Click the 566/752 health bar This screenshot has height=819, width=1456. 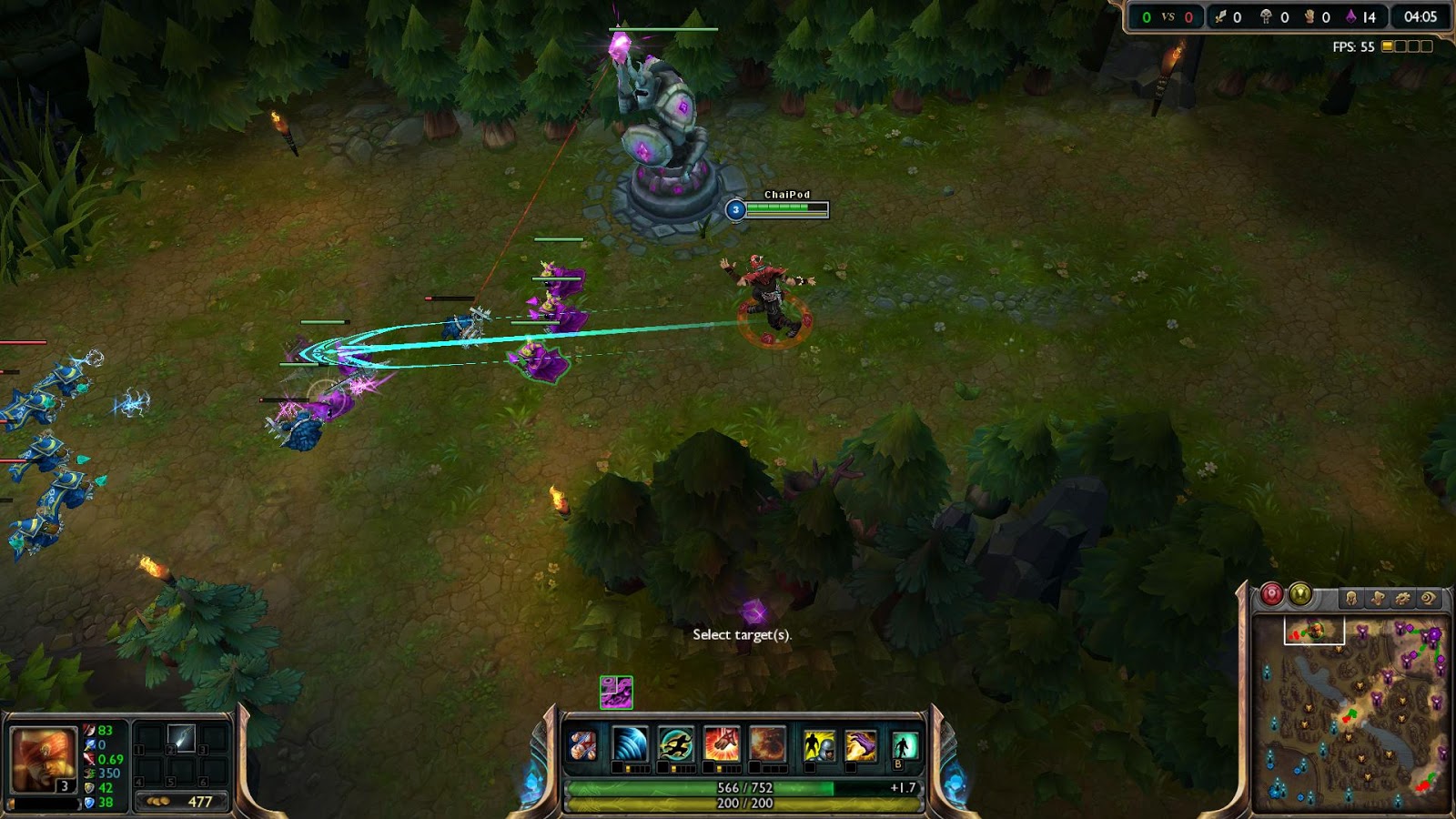(x=746, y=788)
